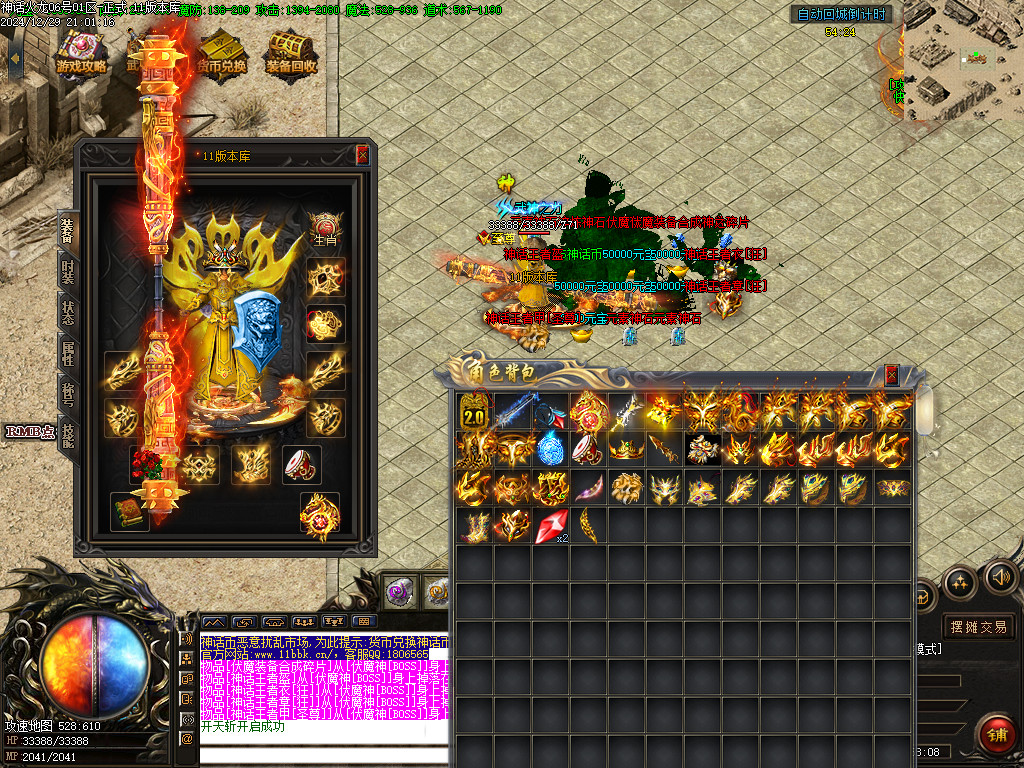Close the 角色背包 inventory window
Screen dimensions: 1024x768
(x=891, y=375)
